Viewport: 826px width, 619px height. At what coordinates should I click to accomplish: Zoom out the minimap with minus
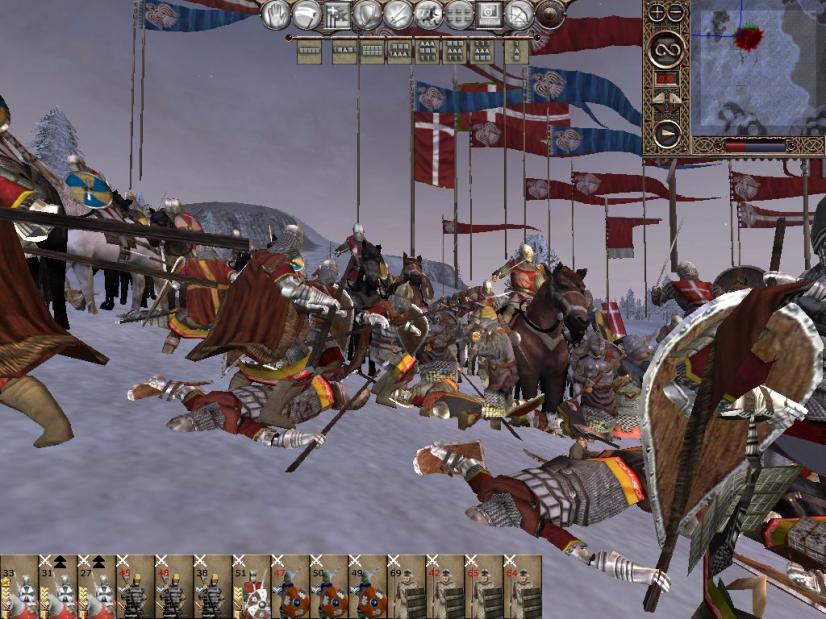coord(673,13)
